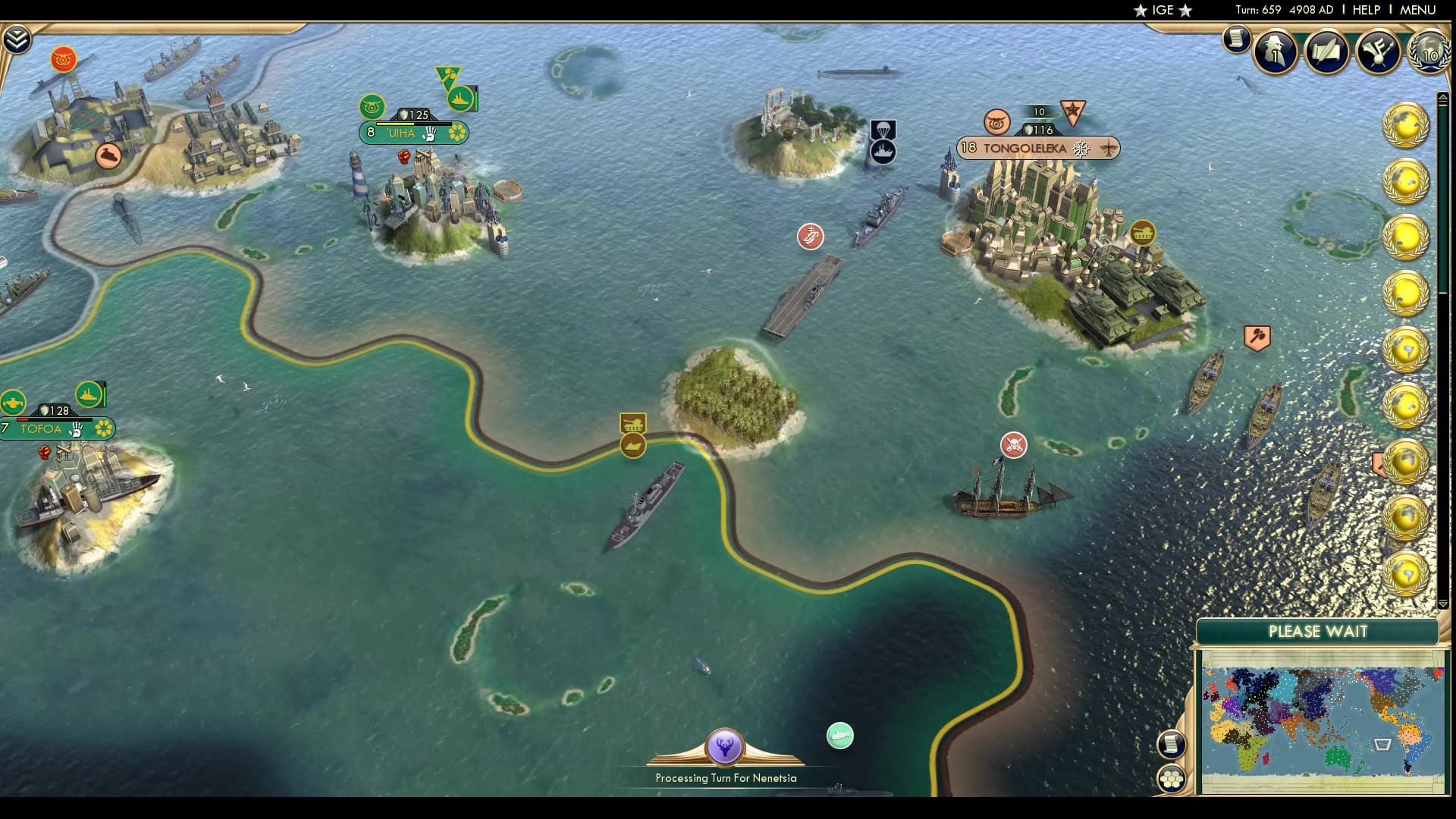Toggle strategic view beside the minimap
This screenshot has width=1456, height=819.
tap(1170, 745)
